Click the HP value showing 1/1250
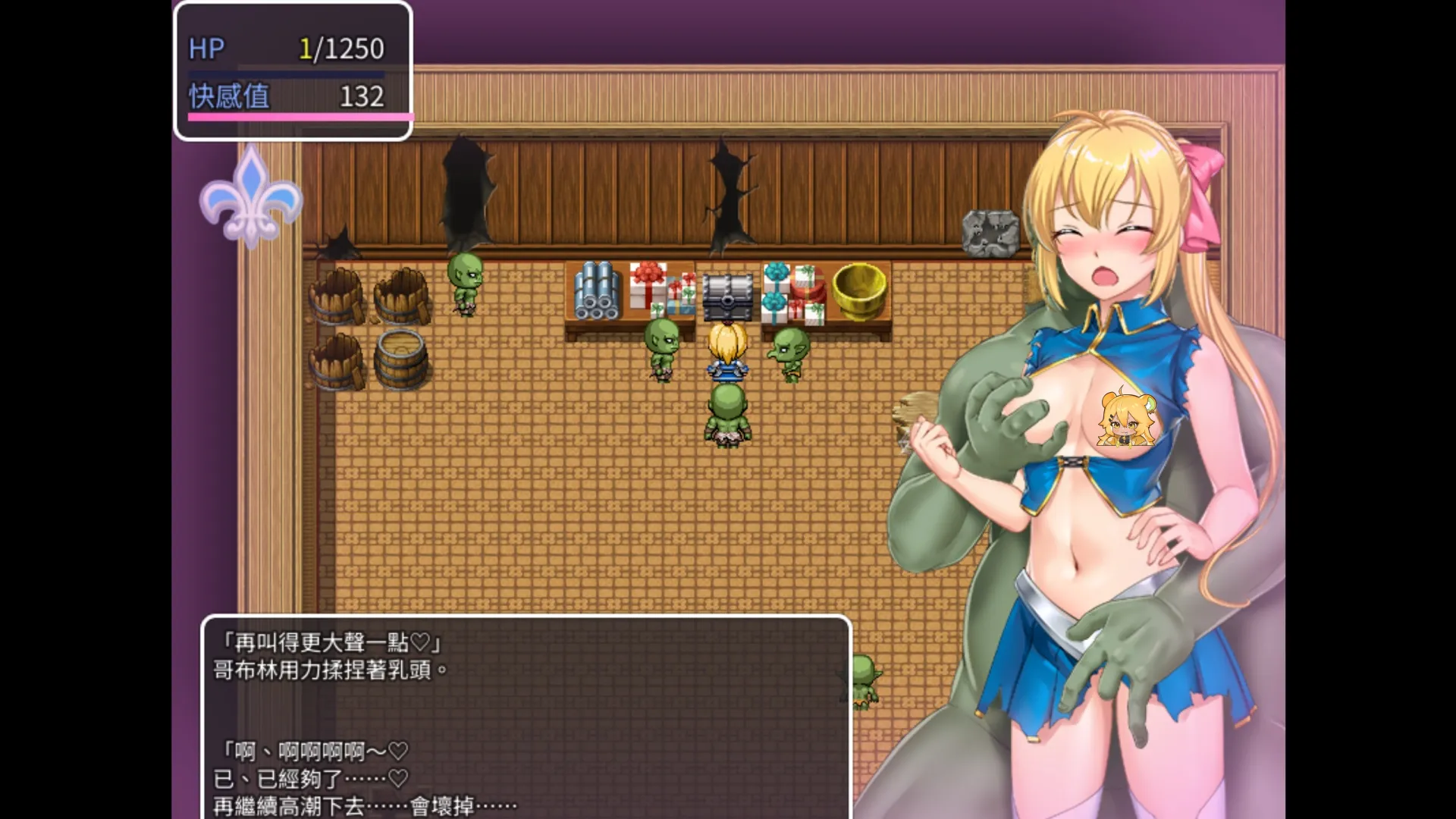Screen dimensions: 1456x819 tap(341, 49)
